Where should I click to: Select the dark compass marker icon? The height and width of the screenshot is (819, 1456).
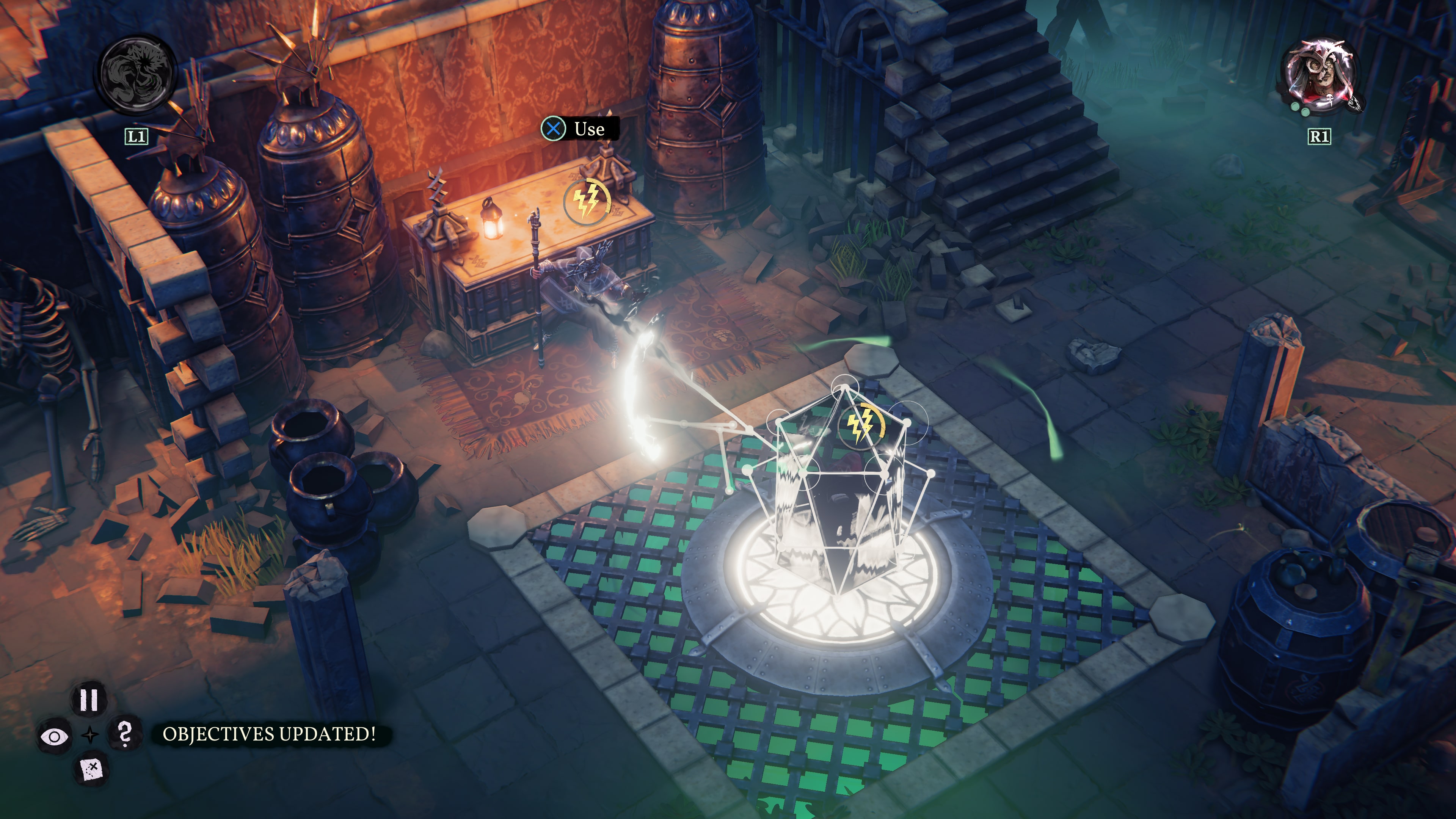(x=91, y=735)
